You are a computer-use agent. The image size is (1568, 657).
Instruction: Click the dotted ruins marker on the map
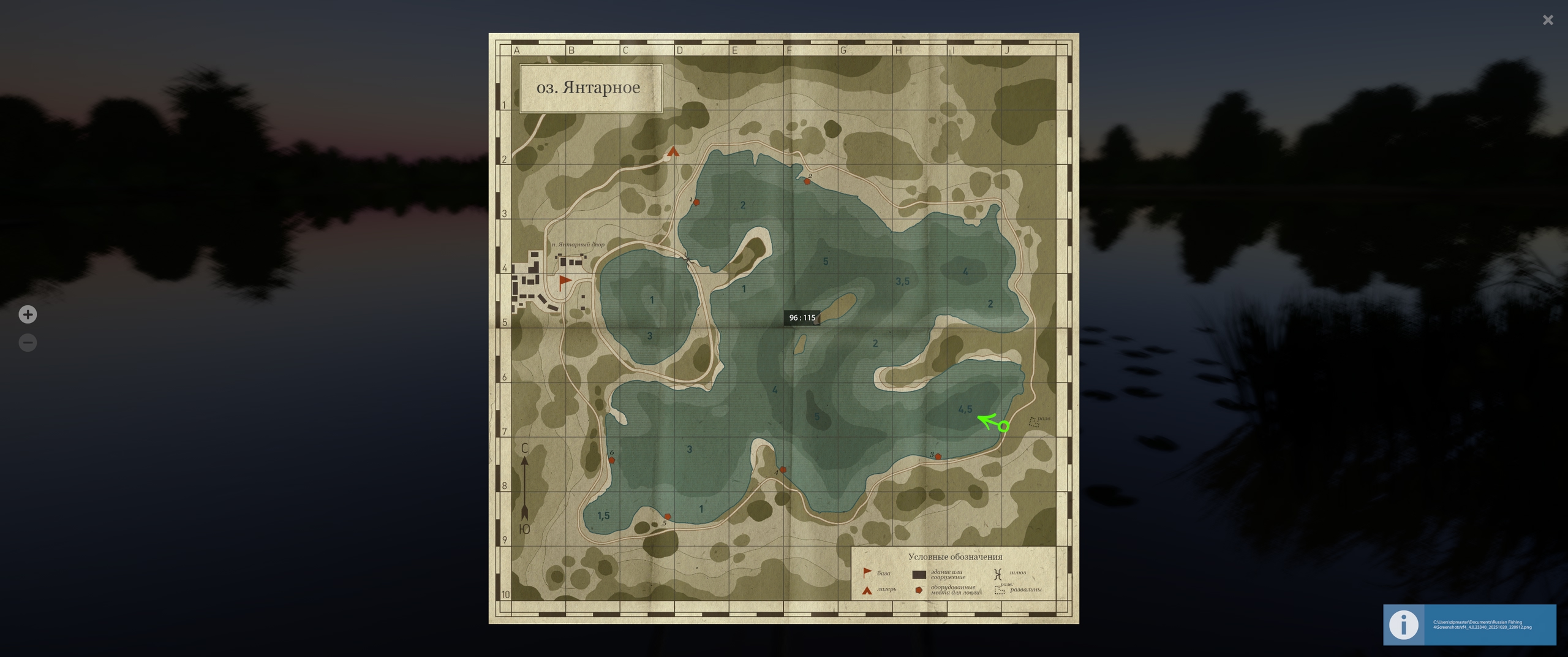coord(1034,422)
